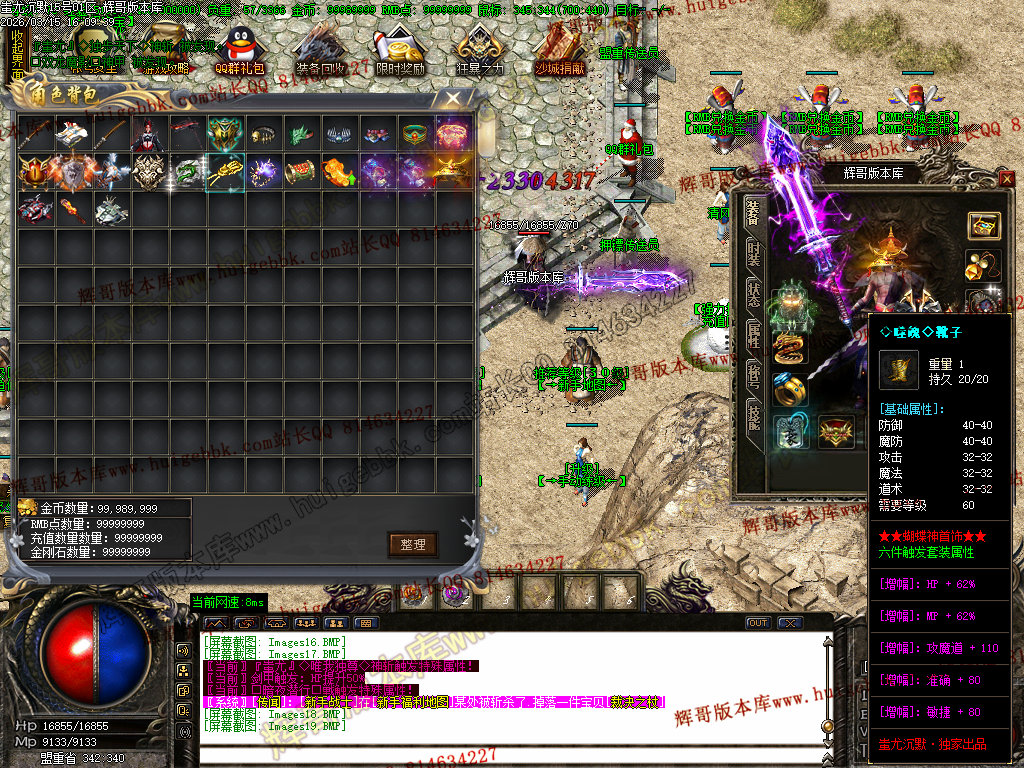
Task: Click the OUT button above chat
Action: coord(758,623)
